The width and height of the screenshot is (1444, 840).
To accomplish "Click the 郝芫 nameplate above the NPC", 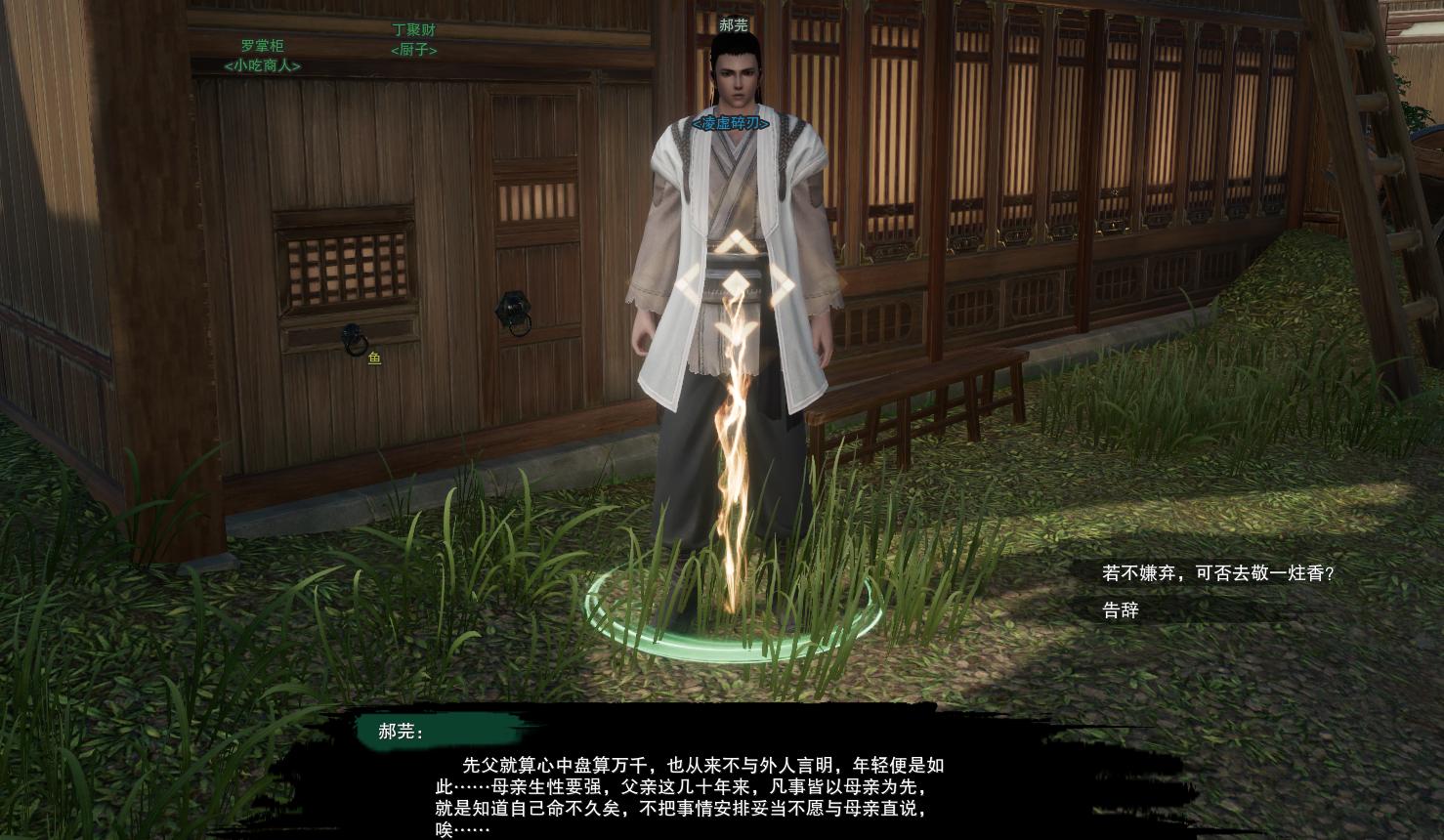I will (x=732, y=24).
